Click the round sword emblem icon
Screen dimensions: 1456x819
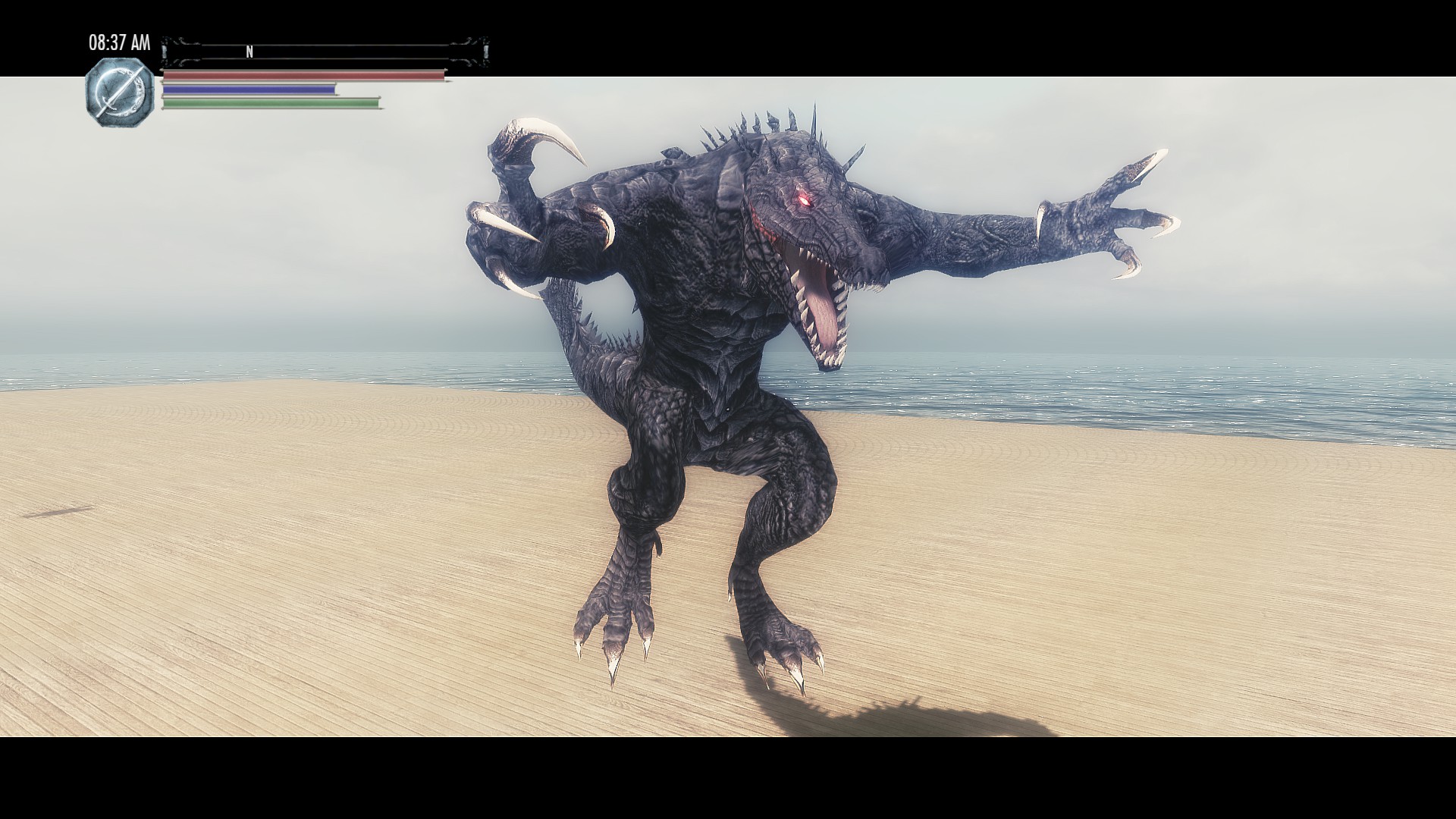tap(119, 93)
